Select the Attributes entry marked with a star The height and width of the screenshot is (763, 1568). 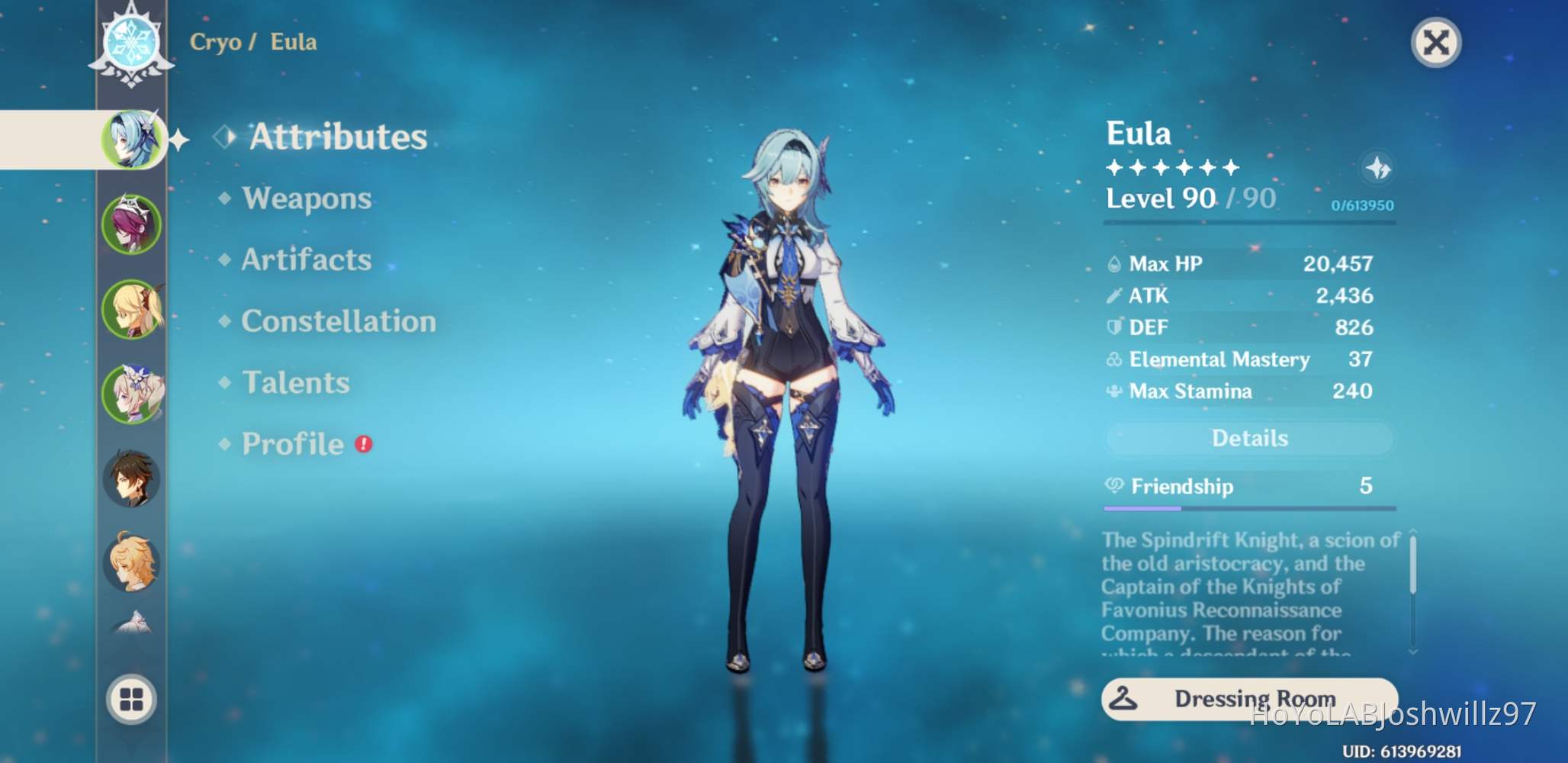[x=337, y=137]
